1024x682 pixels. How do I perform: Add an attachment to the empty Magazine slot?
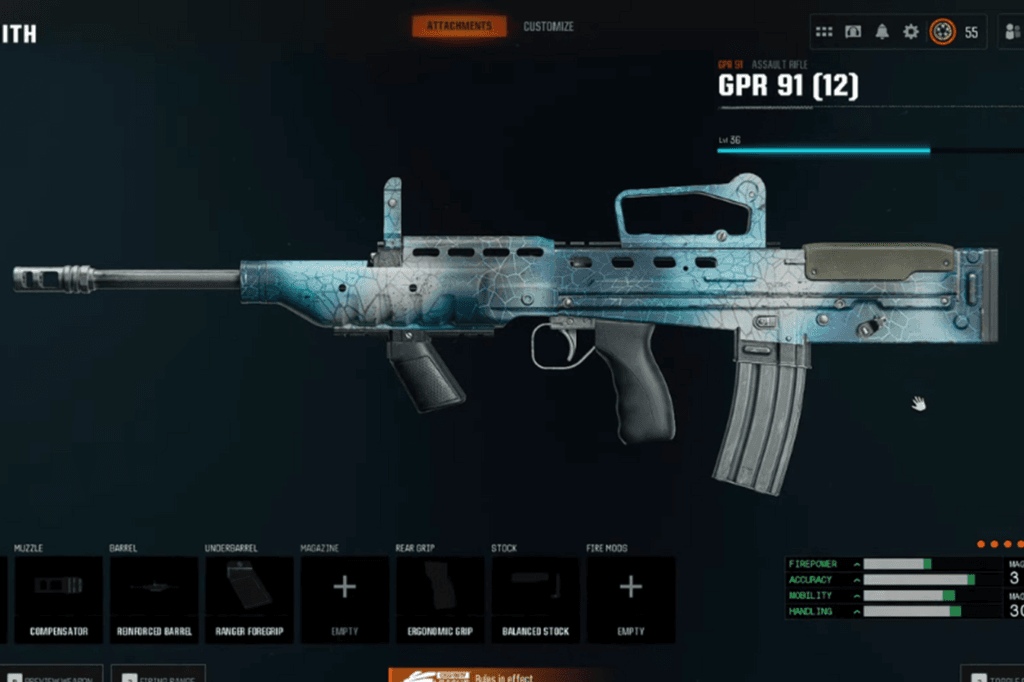(x=344, y=599)
